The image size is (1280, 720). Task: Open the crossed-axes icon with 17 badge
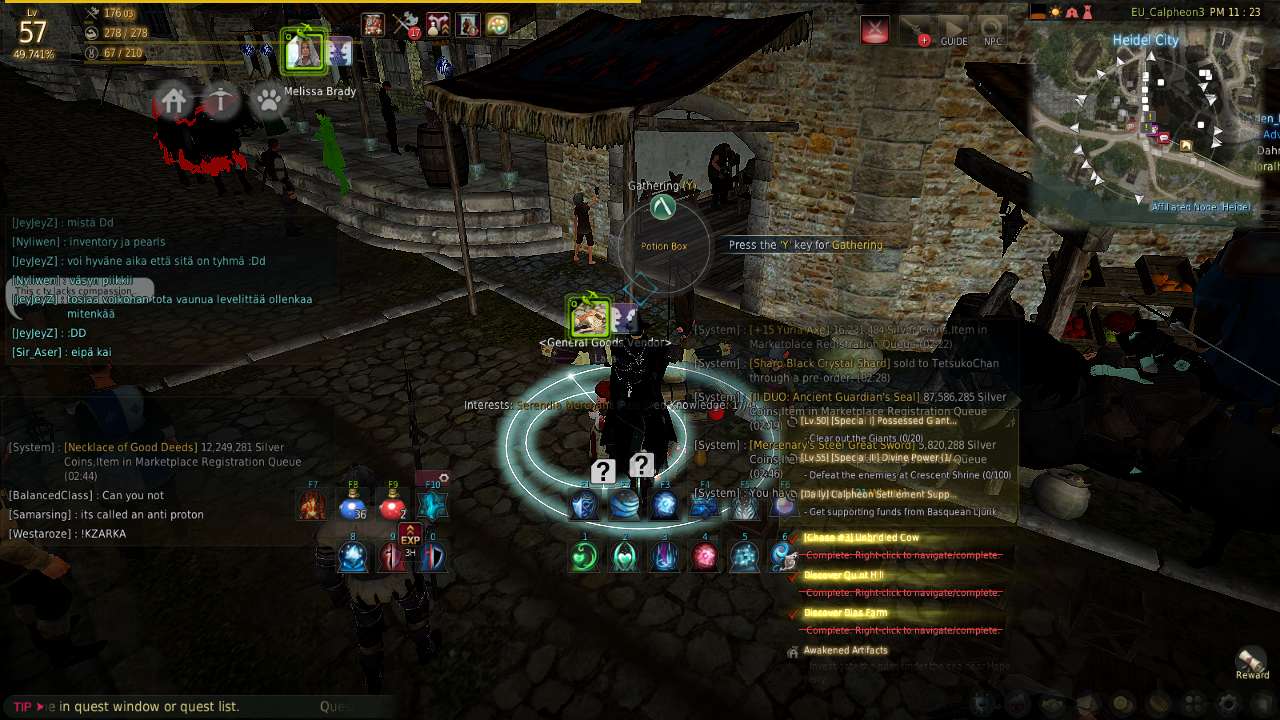click(404, 25)
